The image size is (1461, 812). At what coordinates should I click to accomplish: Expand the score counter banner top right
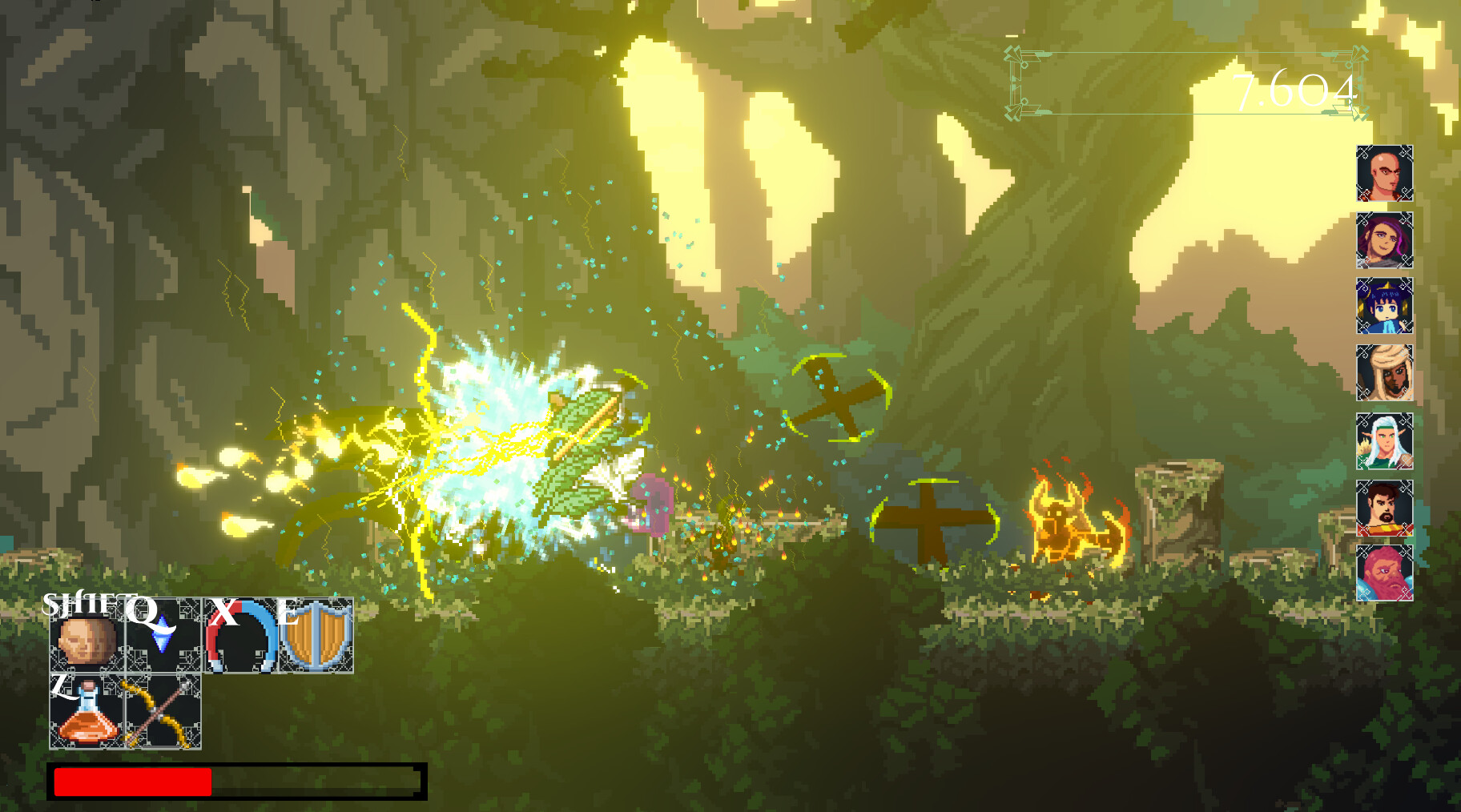click(x=1185, y=80)
